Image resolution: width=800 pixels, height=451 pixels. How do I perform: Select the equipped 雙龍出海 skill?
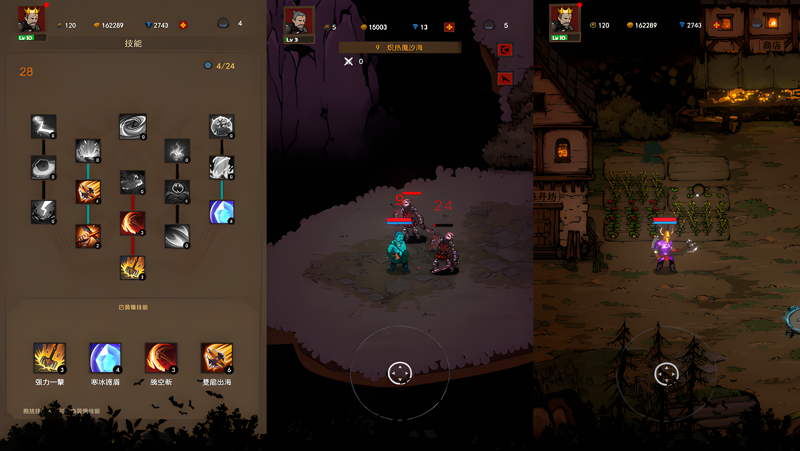tap(216, 357)
